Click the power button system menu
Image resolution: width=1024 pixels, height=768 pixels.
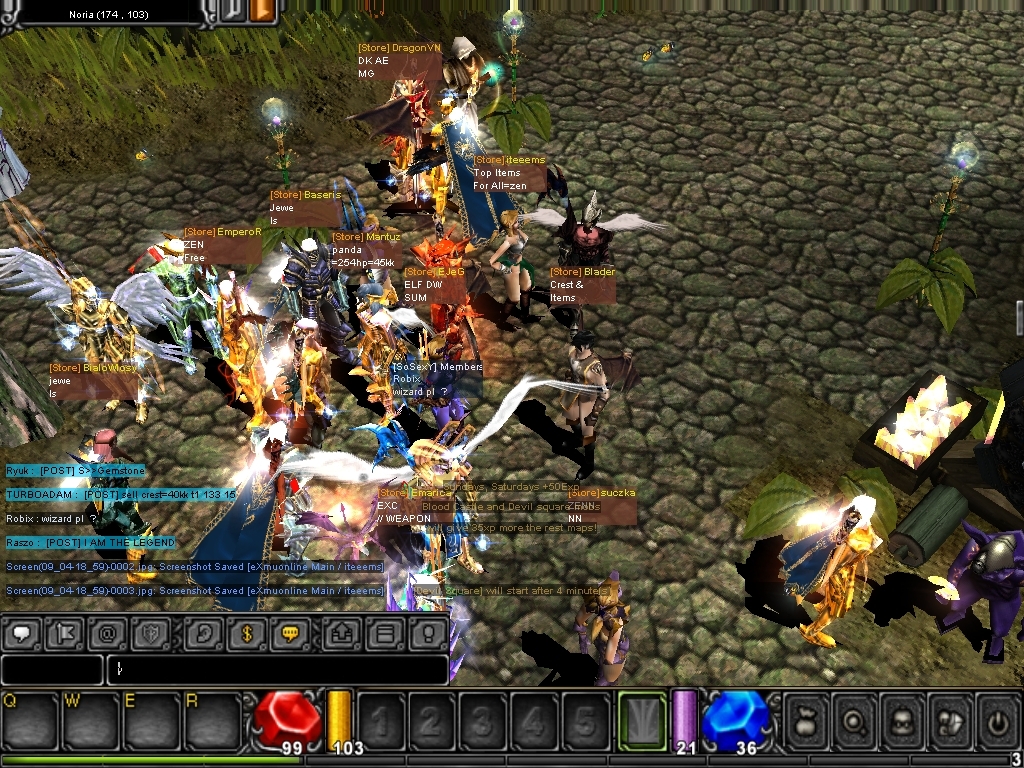pos(996,720)
